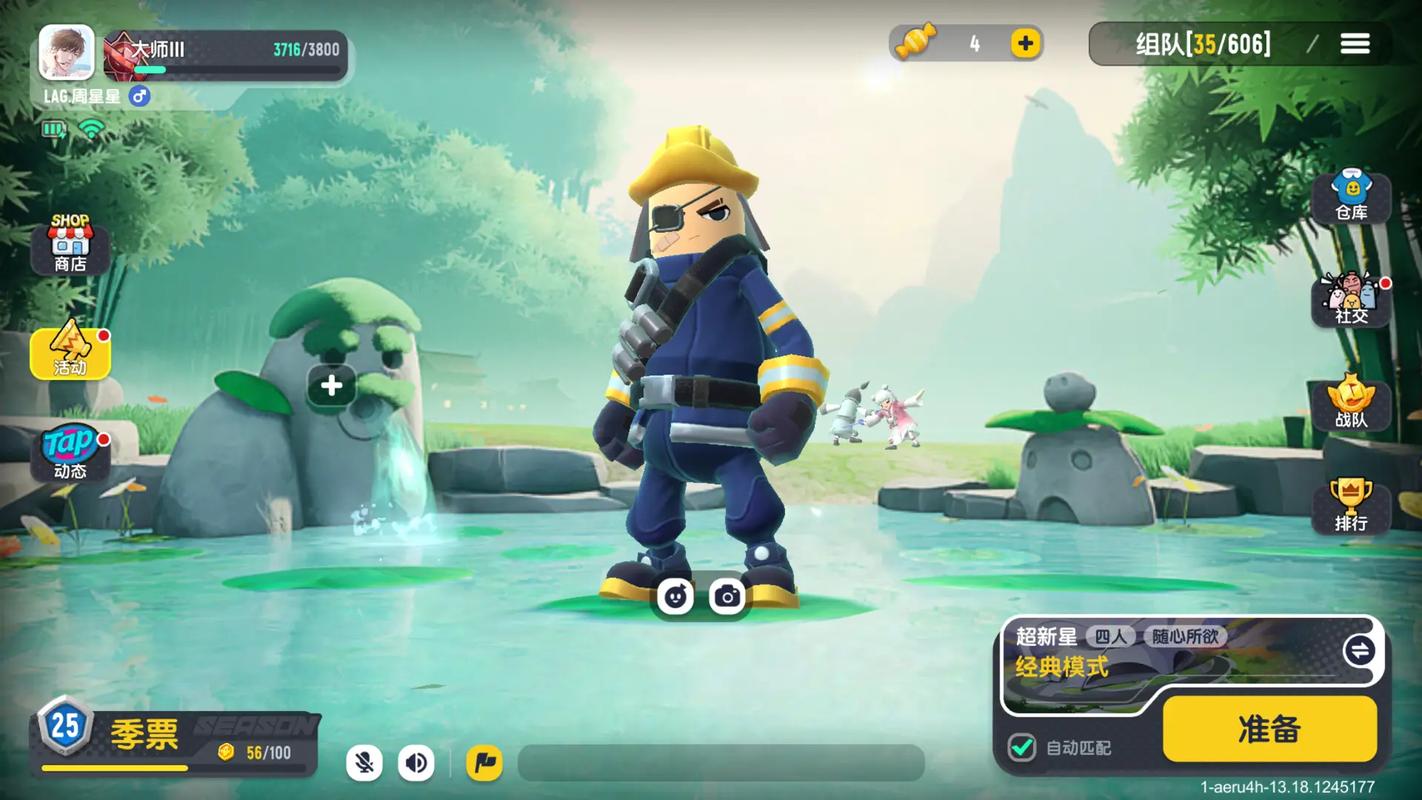Toggle the speaker sound button
Screen dimensions: 1422x800
pyautogui.click(x=416, y=763)
